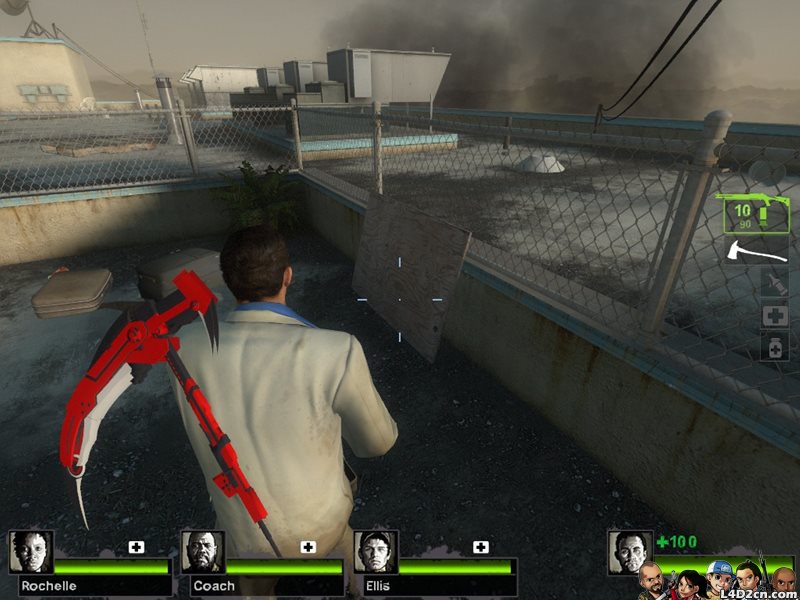
Task: Click Rochelle's teammate portrait
Action: 31,552
